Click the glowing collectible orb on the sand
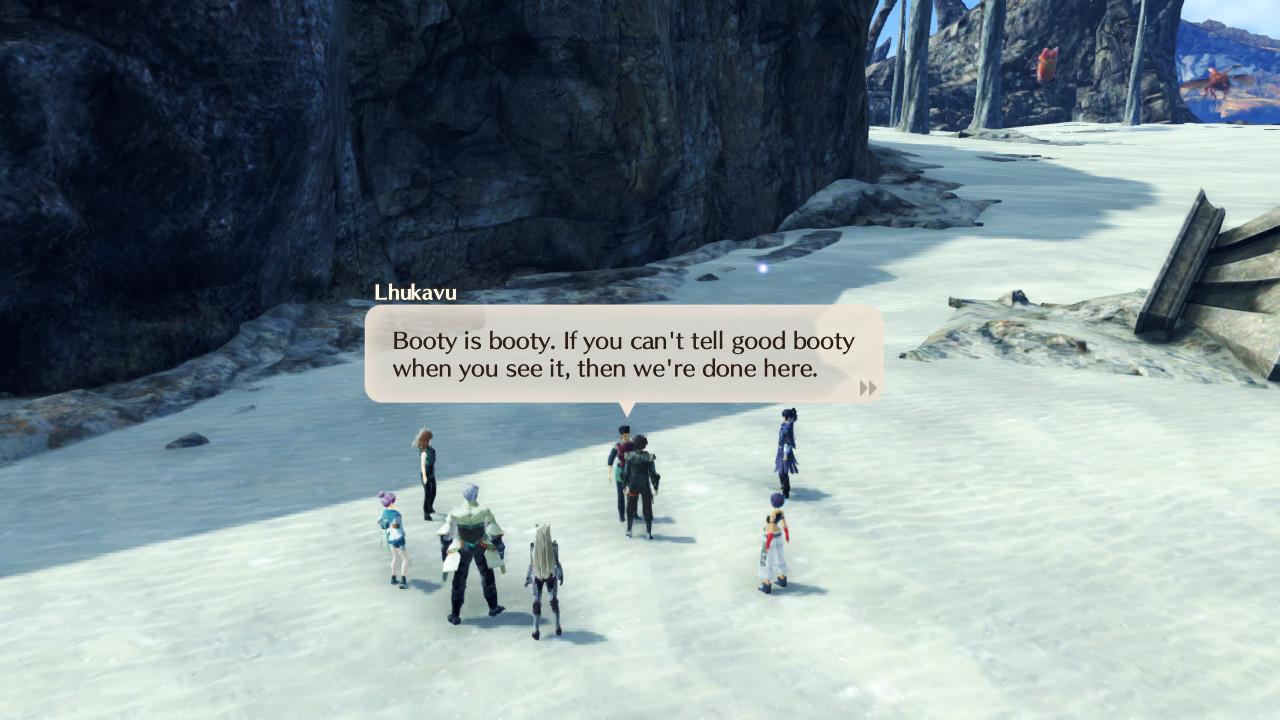The width and height of the screenshot is (1280, 720). (x=762, y=267)
